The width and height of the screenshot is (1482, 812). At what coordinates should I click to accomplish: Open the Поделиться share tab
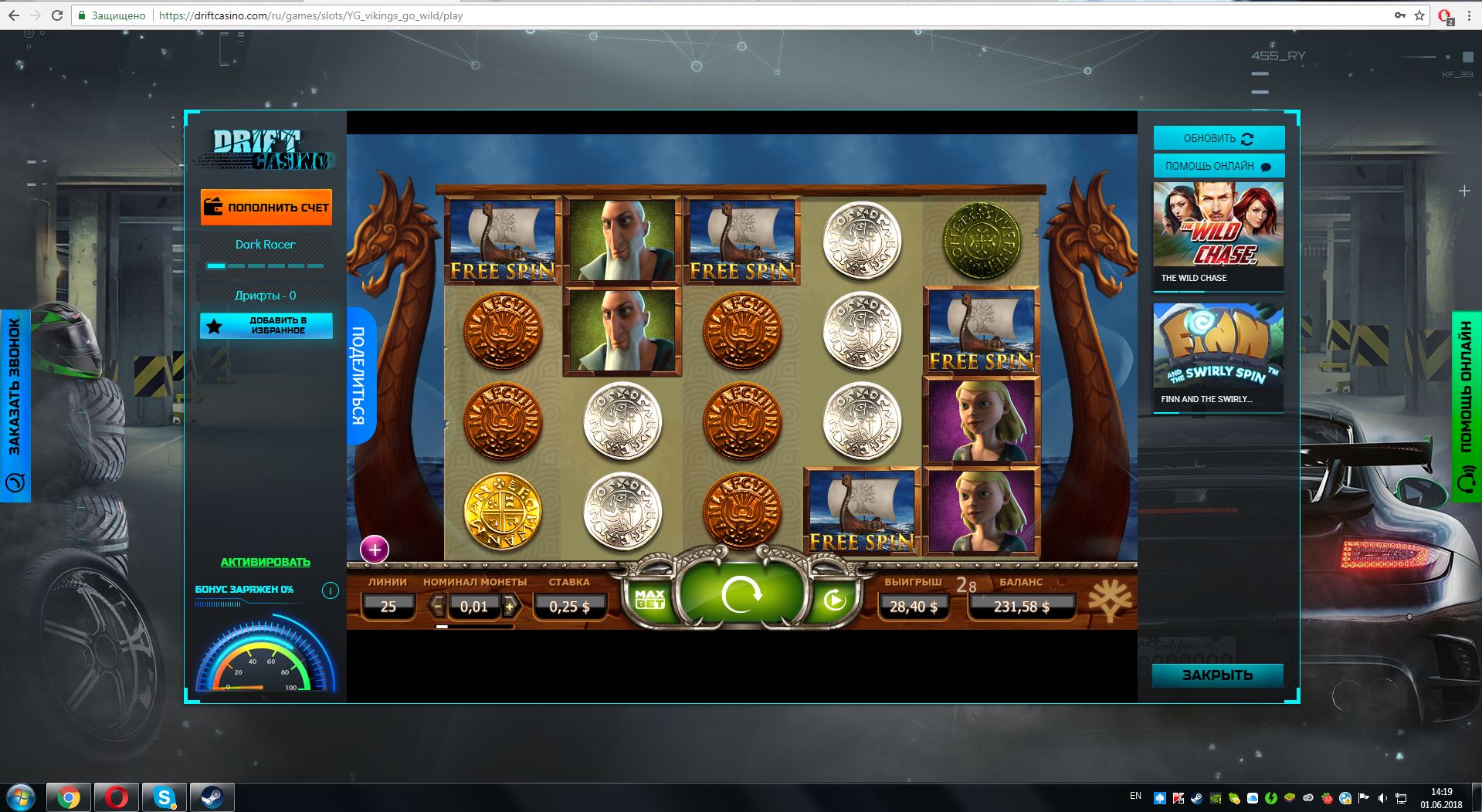359,376
